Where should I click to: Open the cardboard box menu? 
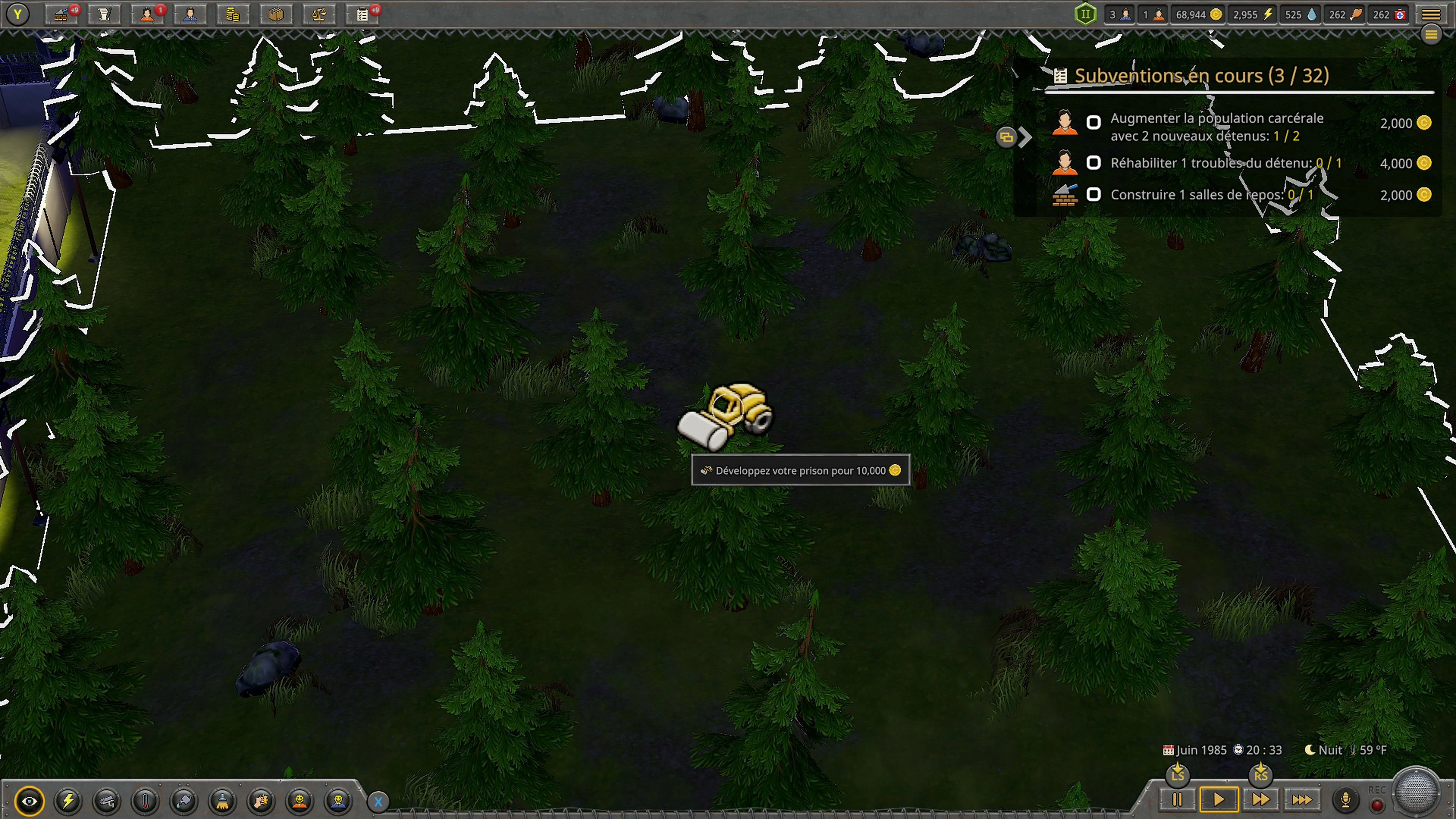tap(276, 15)
